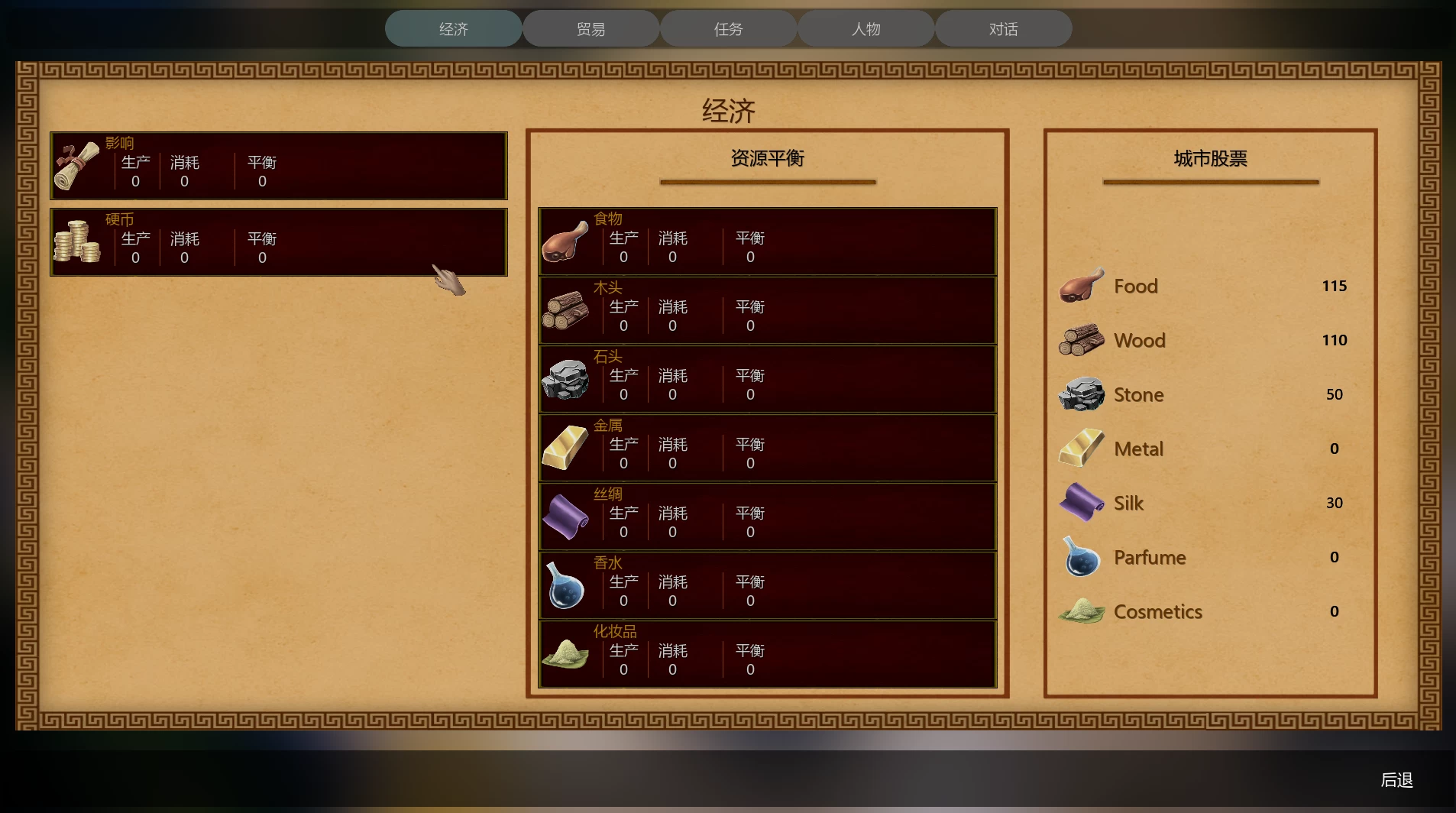Click the purple silk roll icon
The height and width of the screenshot is (813, 1456).
(565, 517)
